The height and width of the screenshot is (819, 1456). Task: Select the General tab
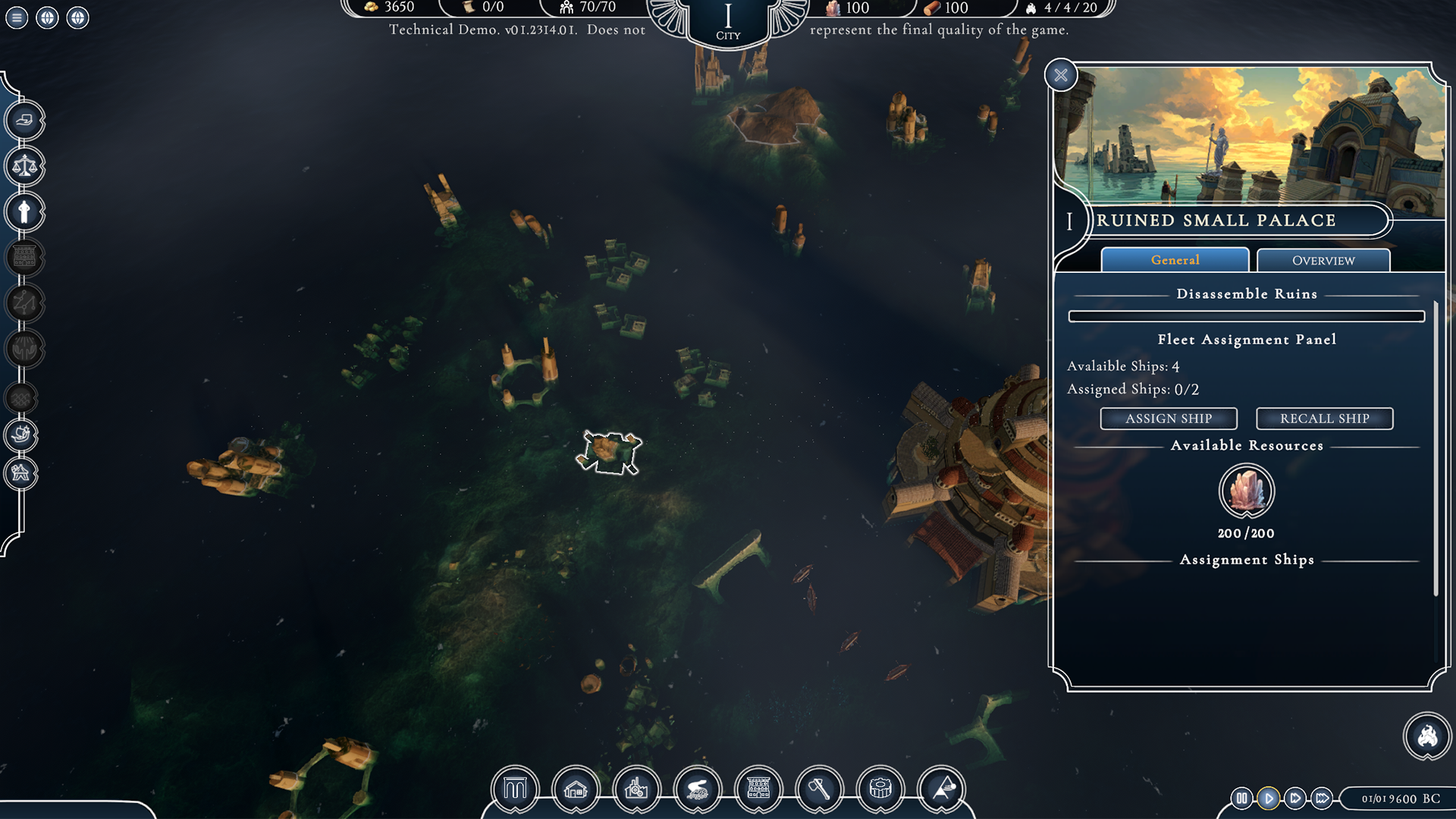pyautogui.click(x=1175, y=260)
